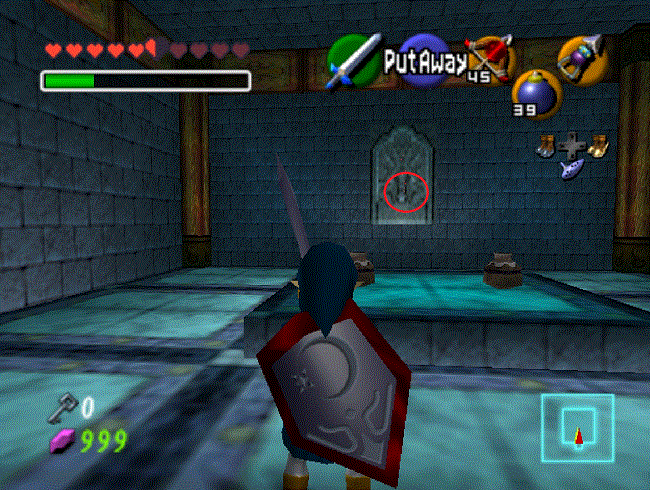Select the Master Sword icon

pos(355,59)
